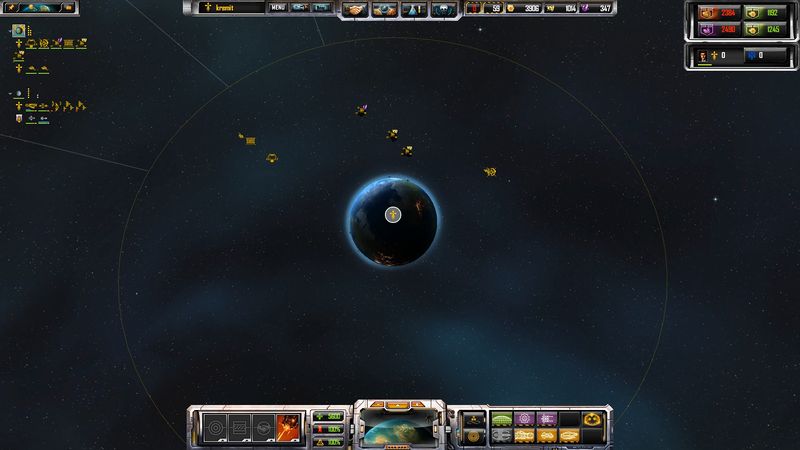Open the diplomacy handshake screen
Image resolution: width=800 pixels, height=450 pixels.
pos(356,9)
